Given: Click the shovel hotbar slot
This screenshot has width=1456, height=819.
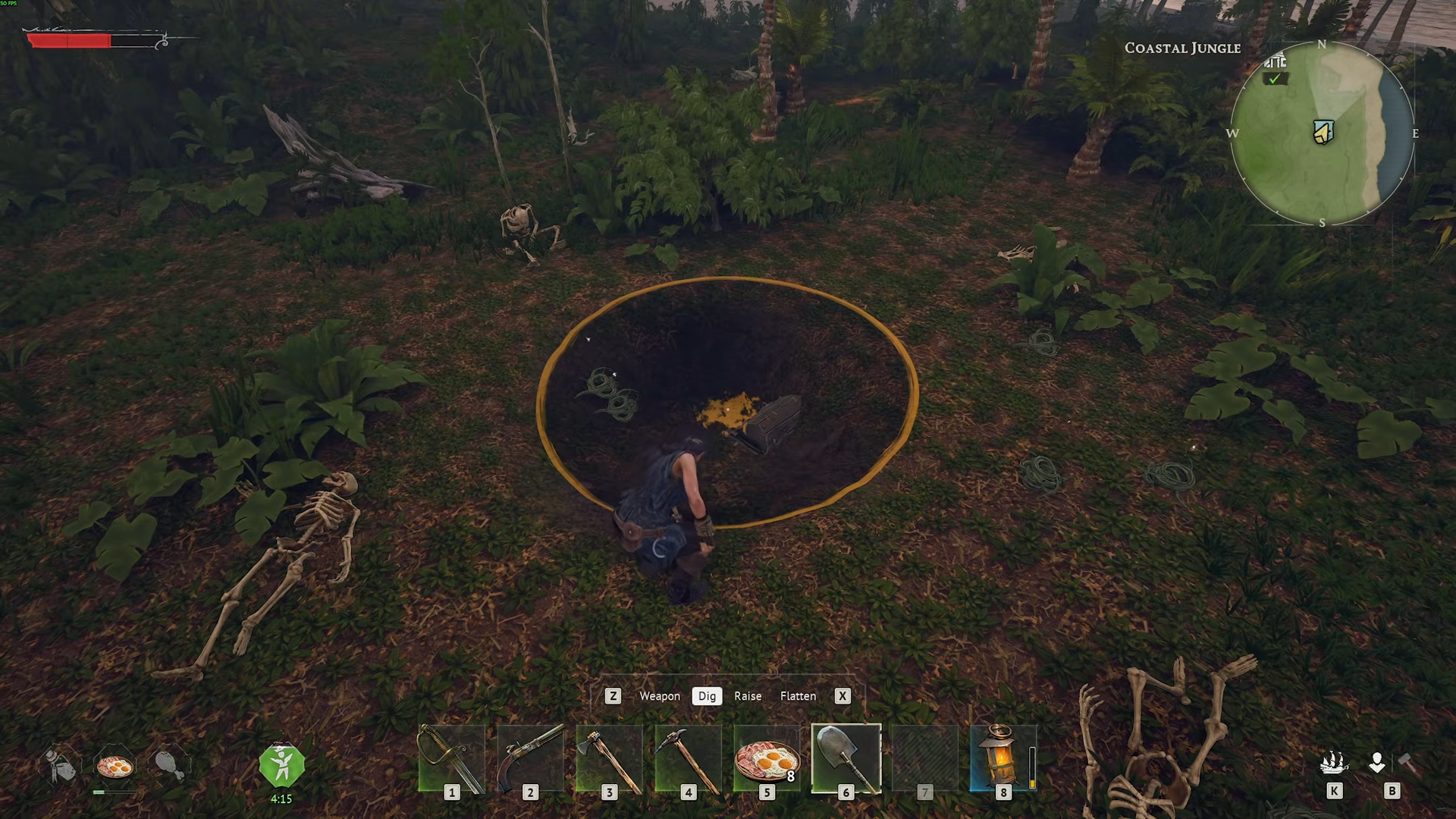Looking at the screenshot, I should pos(846,759).
